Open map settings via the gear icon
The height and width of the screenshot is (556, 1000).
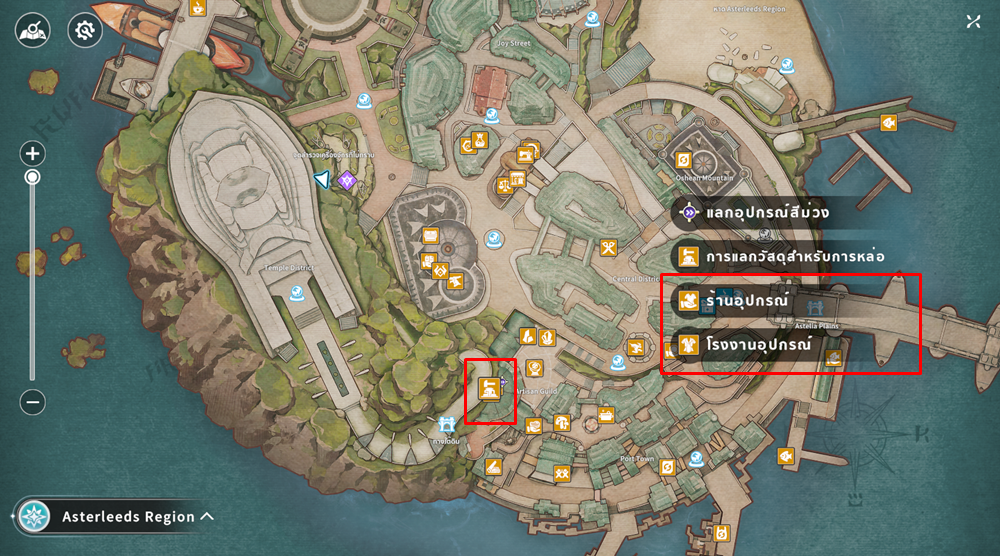[85, 31]
